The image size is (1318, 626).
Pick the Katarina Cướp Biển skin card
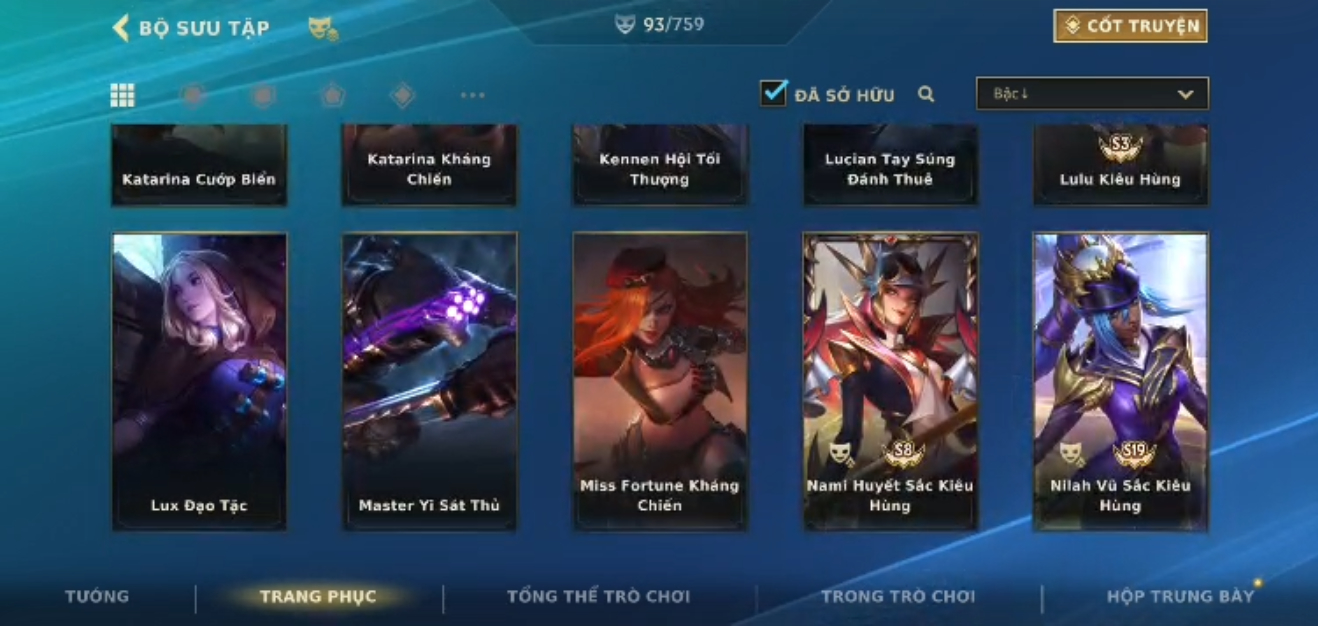(x=199, y=166)
